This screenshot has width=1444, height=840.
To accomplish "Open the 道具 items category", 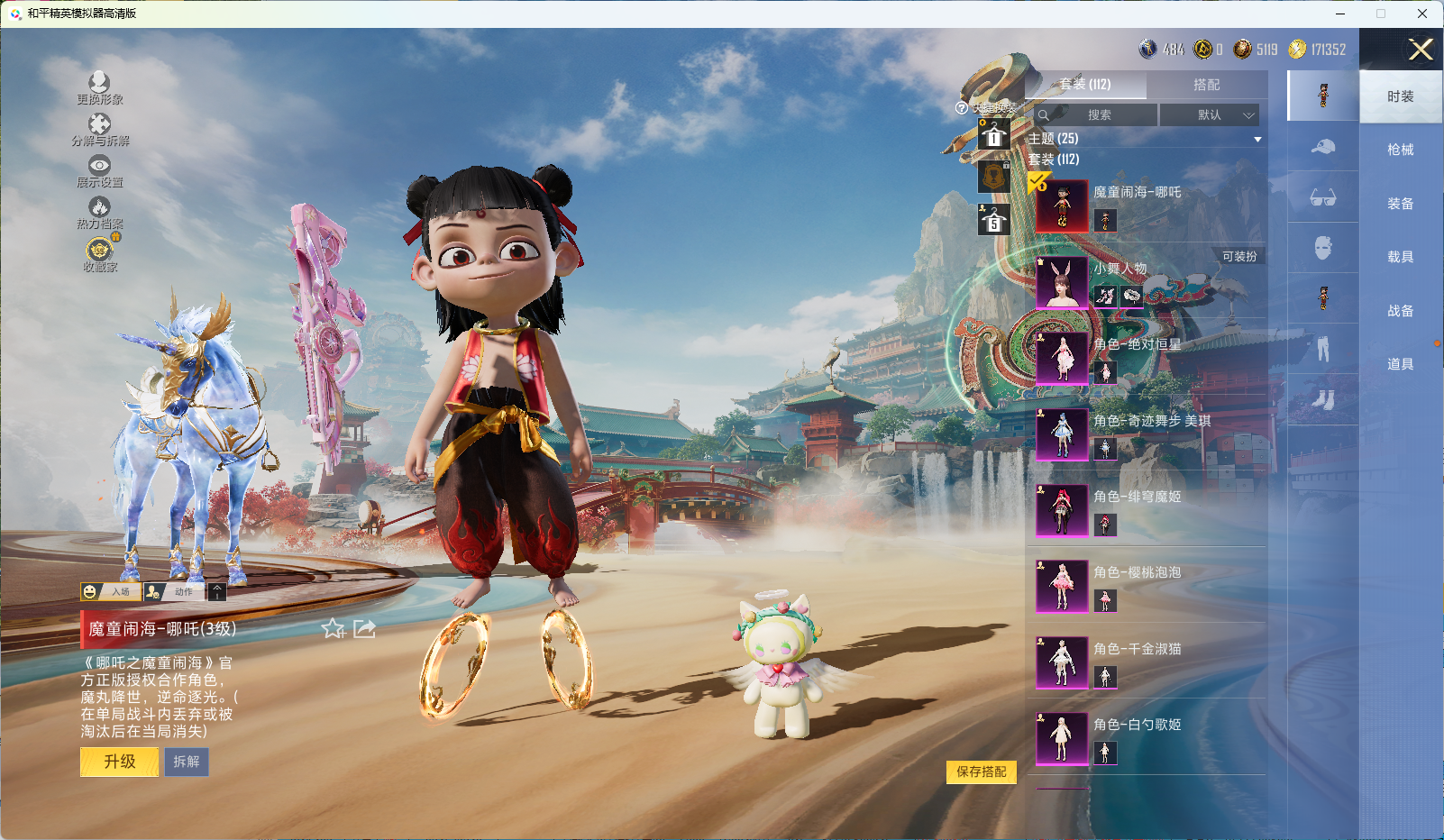I will 1400,364.
